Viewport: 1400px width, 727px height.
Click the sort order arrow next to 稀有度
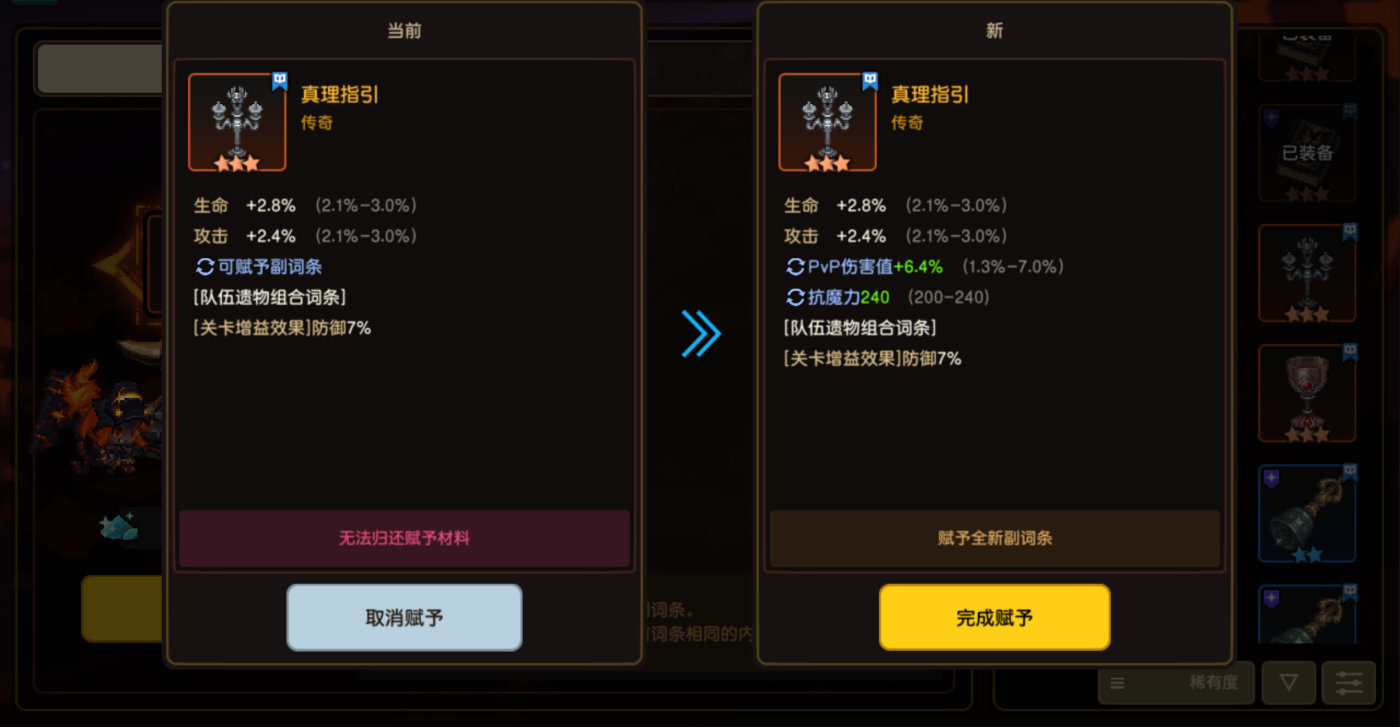pyautogui.click(x=1289, y=682)
